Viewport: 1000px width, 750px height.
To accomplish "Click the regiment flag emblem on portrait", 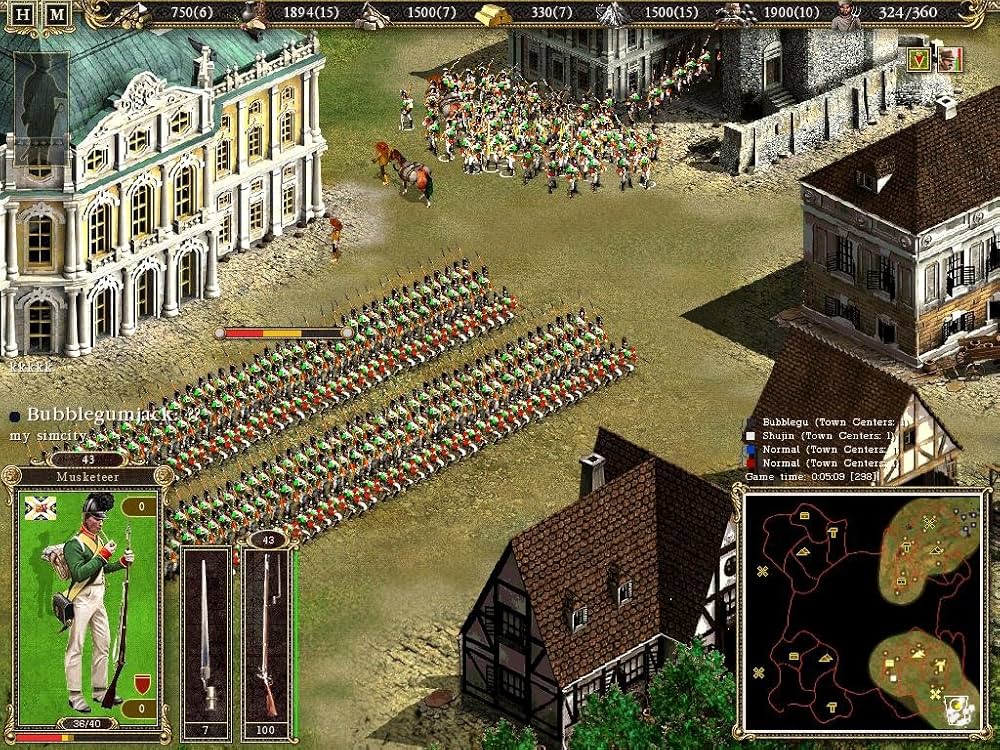I will (39, 507).
